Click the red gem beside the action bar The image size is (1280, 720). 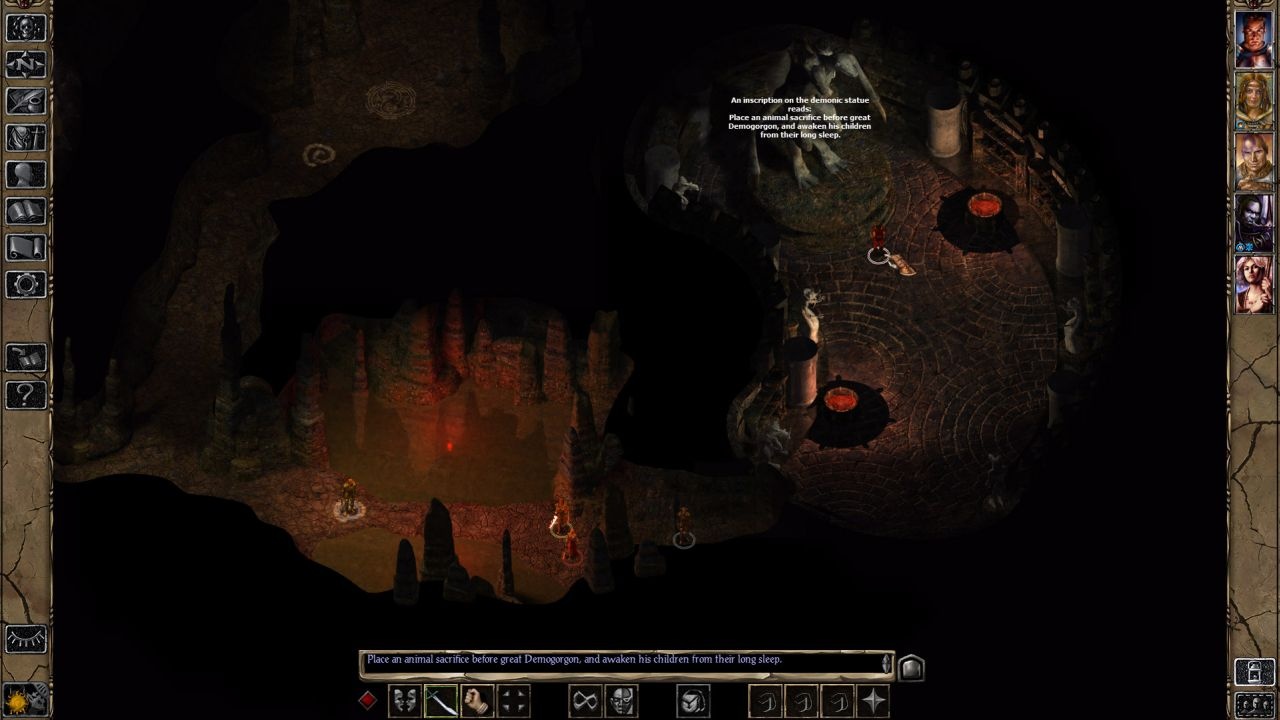[368, 700]
